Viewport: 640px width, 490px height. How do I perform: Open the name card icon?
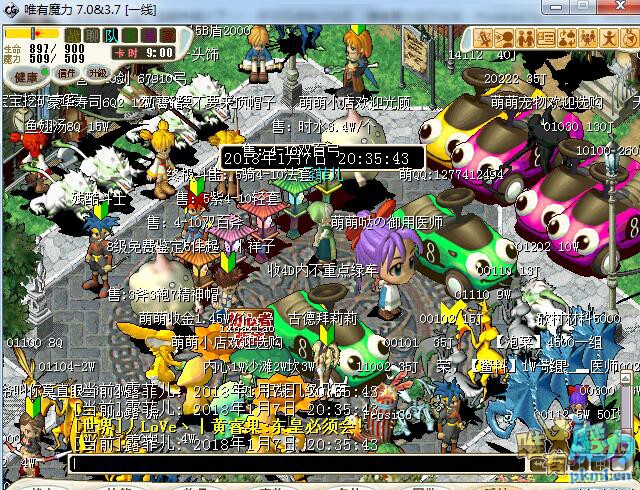tap(546, 38)
